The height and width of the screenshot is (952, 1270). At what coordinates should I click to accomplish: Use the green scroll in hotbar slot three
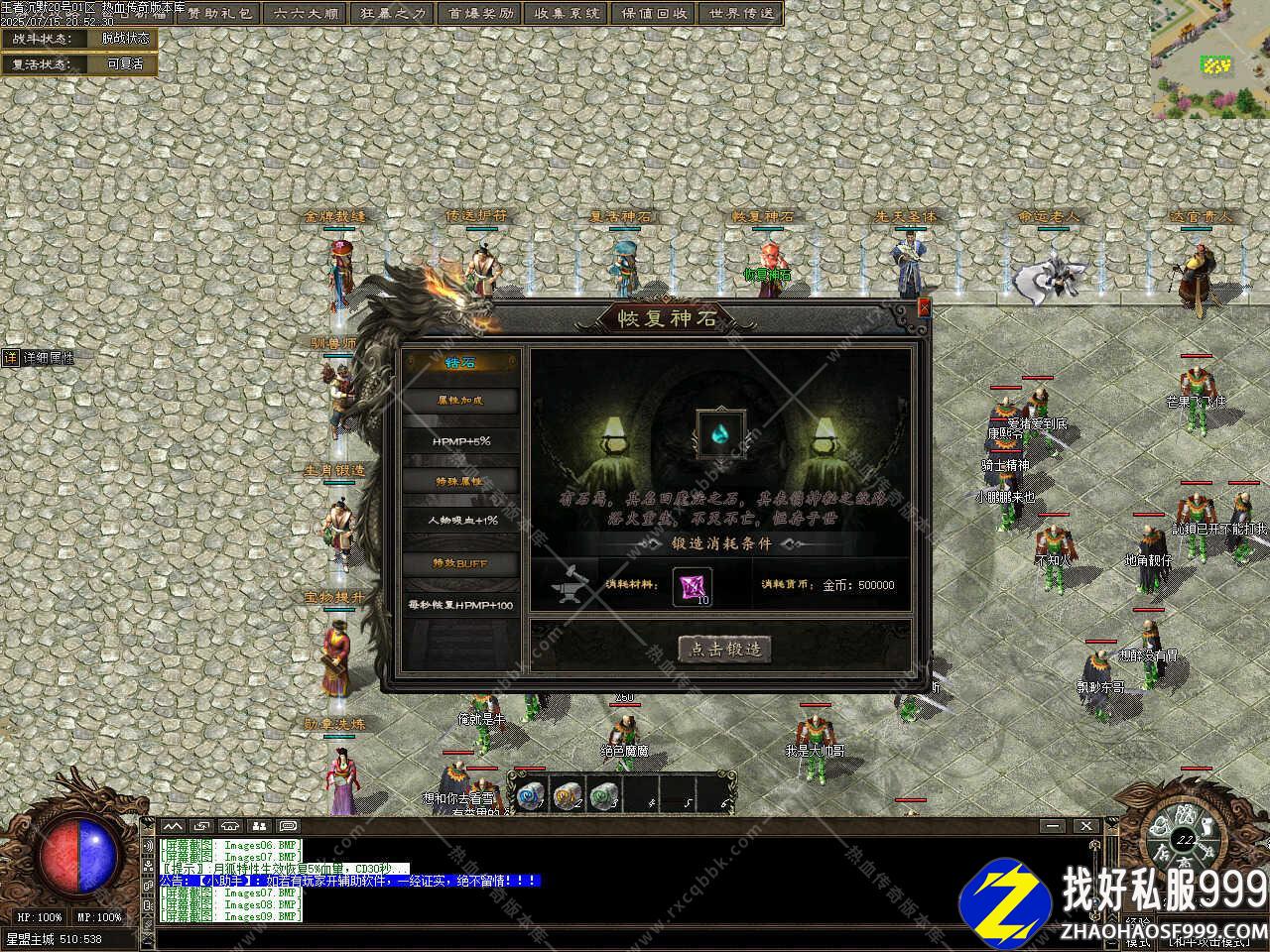(x=603, y=793)
